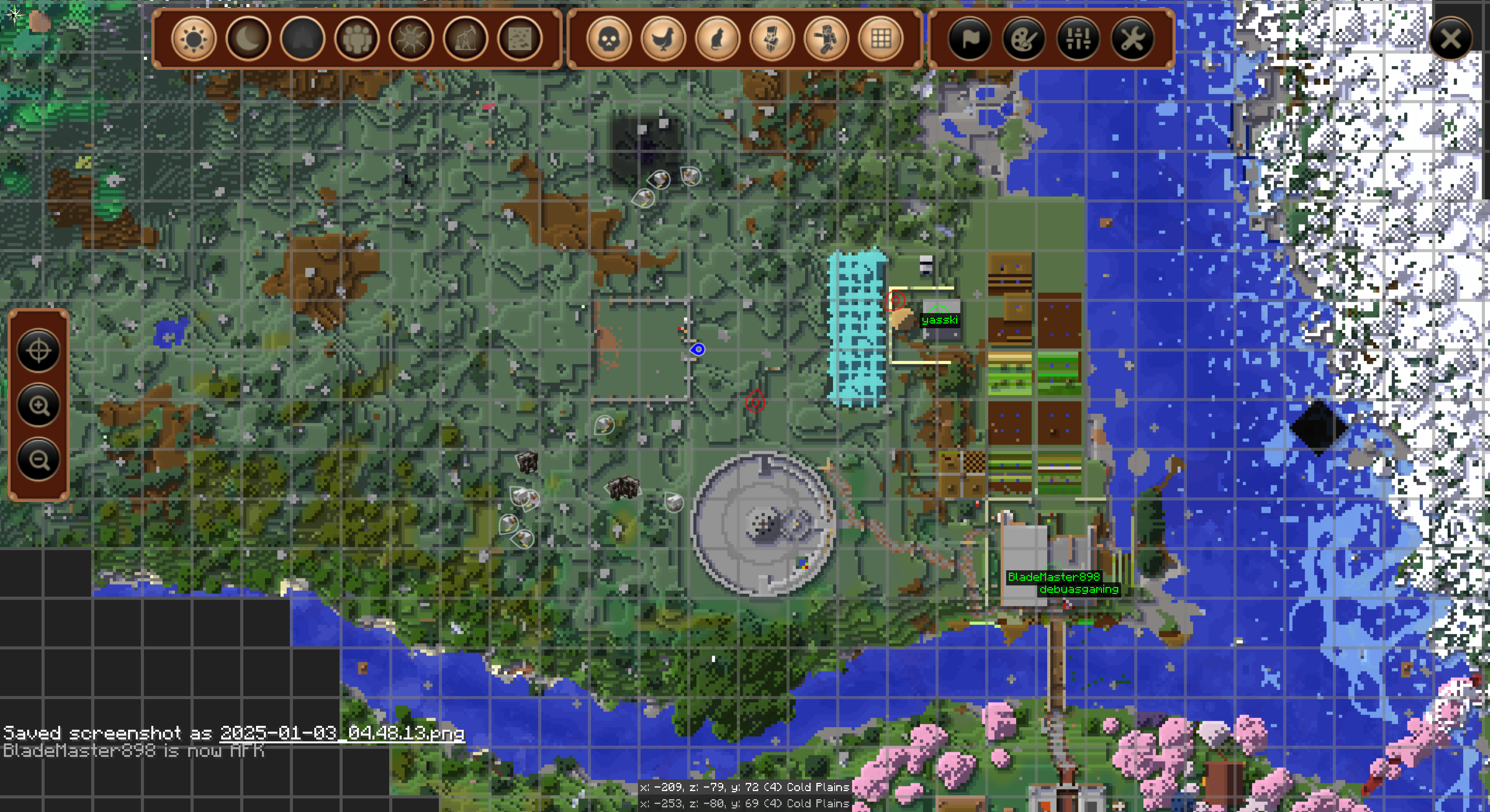This screenshot has height=812, width=1490.
Task: Toggle player display with the running figure
Action: coord(826,39)
